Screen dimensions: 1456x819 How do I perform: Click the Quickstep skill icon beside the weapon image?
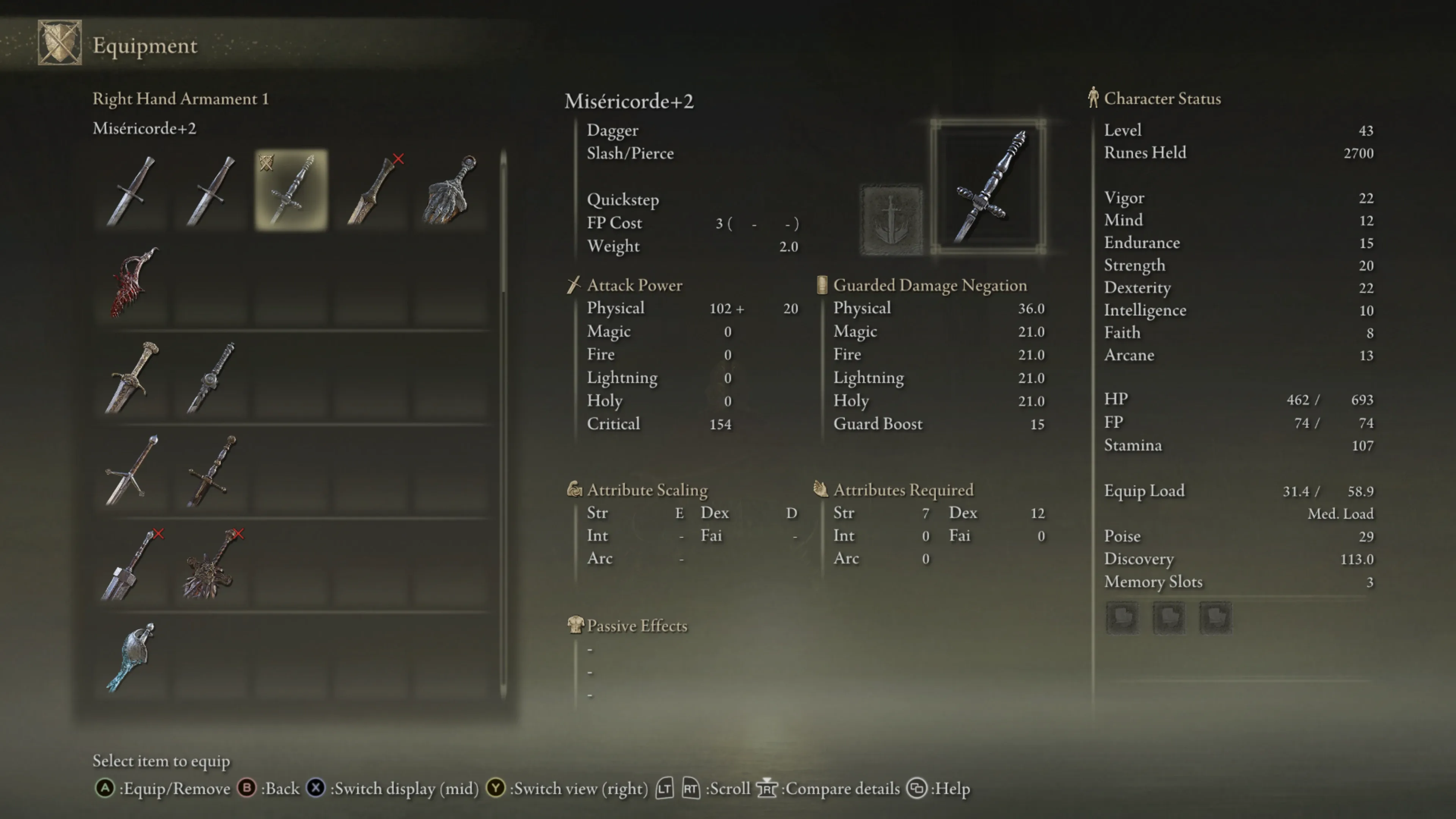pyautogui.click(x=891, y=219)
